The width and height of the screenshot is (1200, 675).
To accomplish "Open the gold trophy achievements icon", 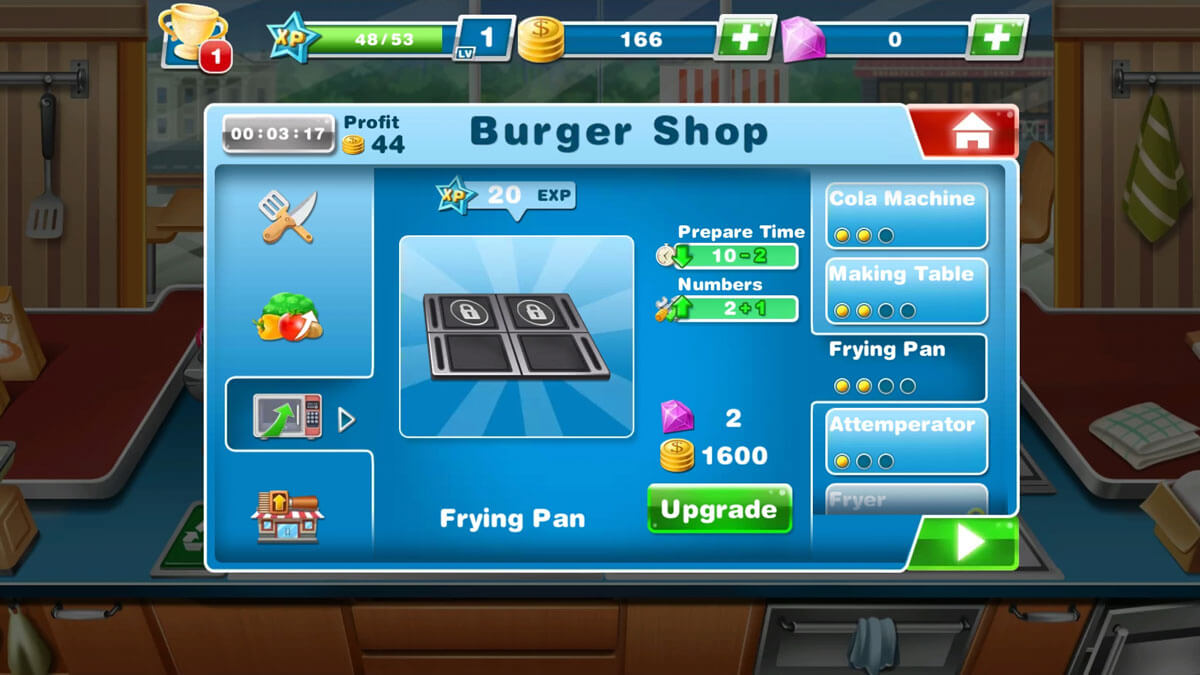I will click(193, 39).
